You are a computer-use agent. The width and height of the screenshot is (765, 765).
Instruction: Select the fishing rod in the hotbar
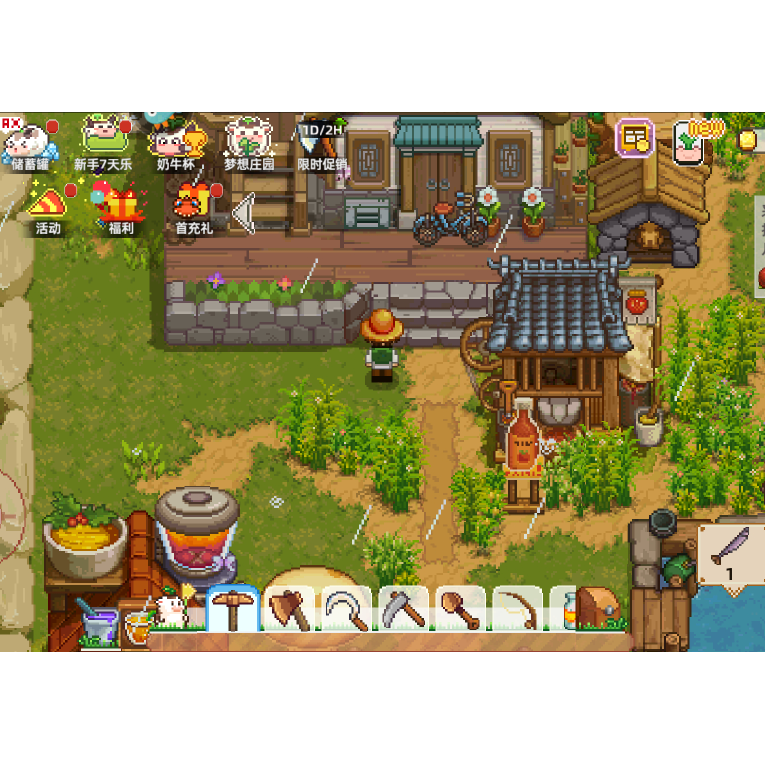tap(518, 609)
